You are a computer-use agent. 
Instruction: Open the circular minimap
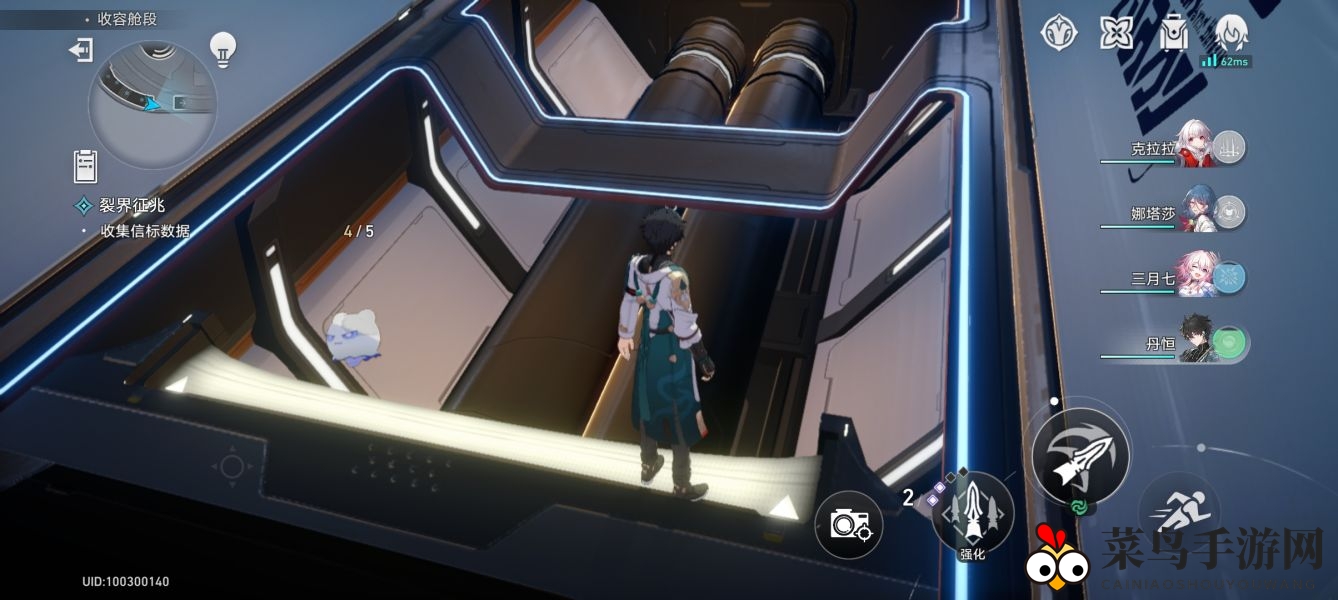pos(152,104)
